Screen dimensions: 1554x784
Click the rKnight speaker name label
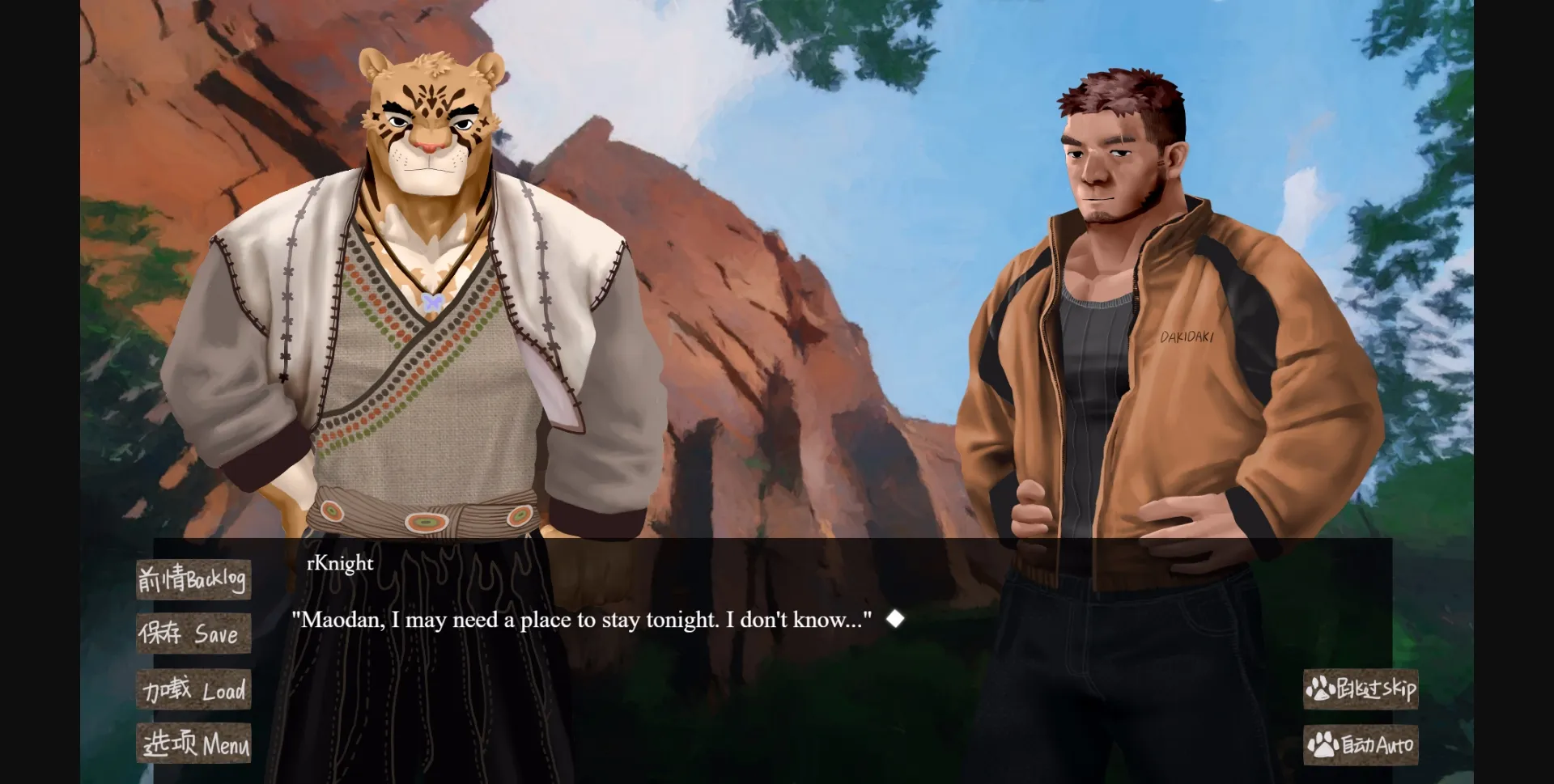338,563
